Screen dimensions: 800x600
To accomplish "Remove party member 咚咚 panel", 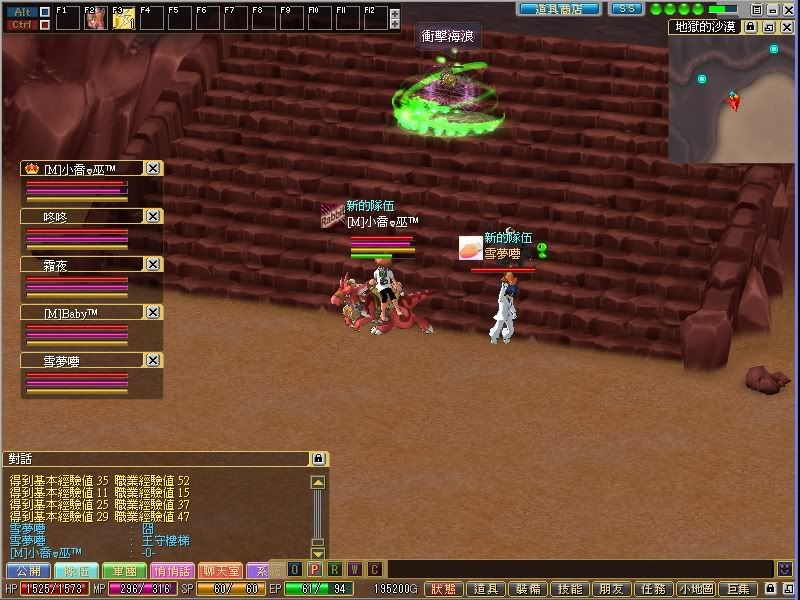I will pos(153,216).
